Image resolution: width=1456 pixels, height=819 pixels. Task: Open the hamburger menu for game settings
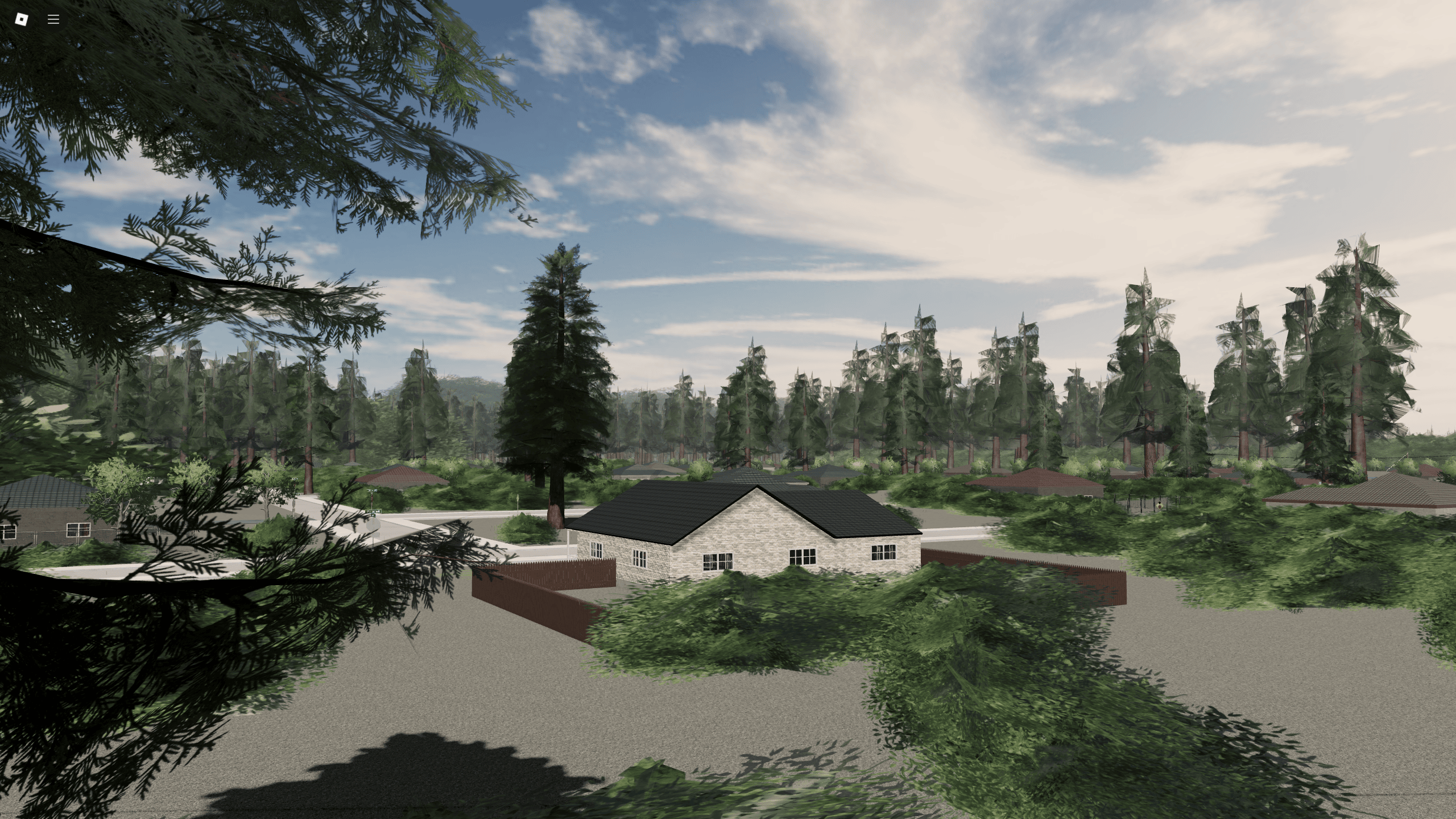coord(53,19)
